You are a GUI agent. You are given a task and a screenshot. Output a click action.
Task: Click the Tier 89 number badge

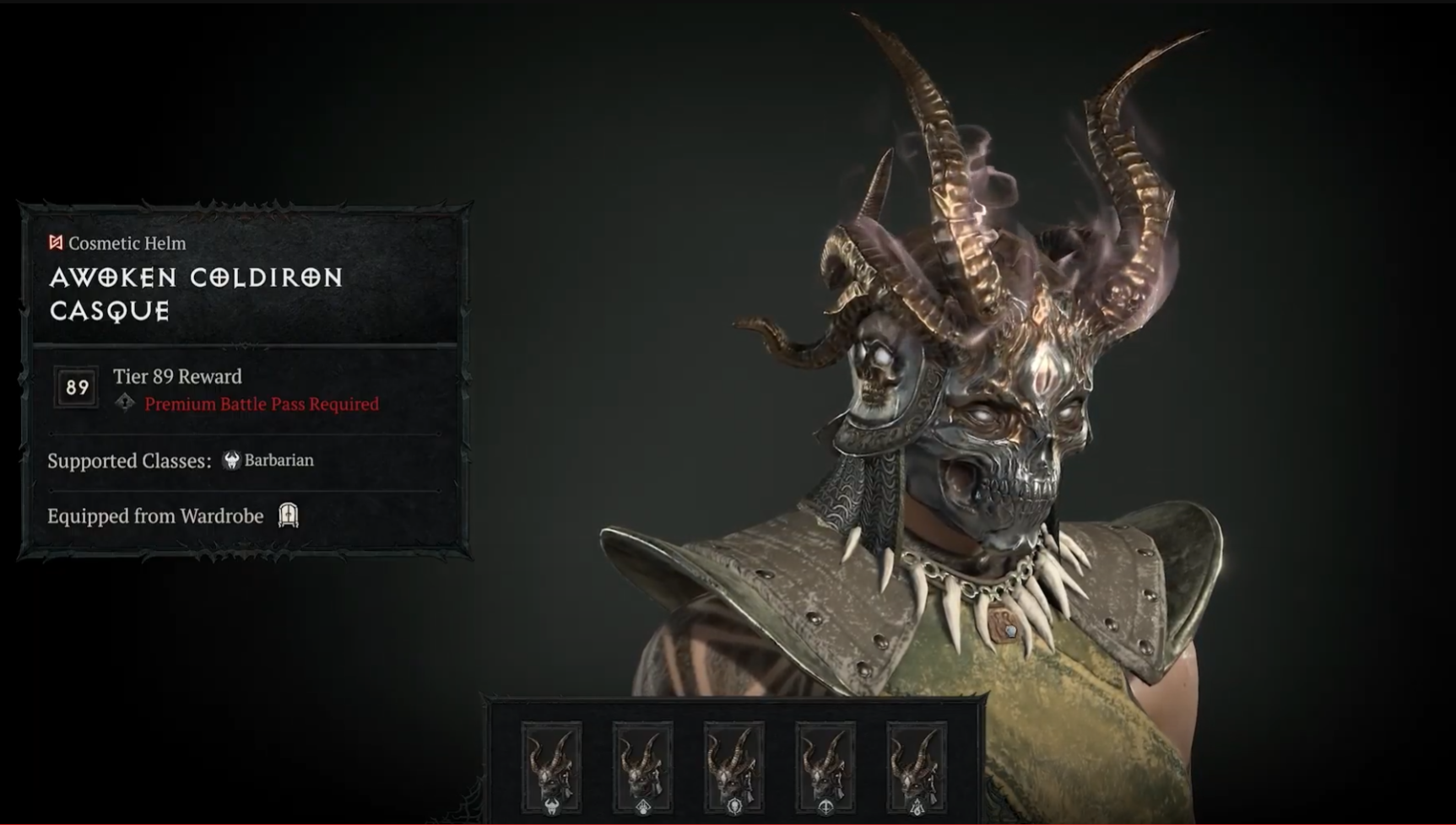75,386
